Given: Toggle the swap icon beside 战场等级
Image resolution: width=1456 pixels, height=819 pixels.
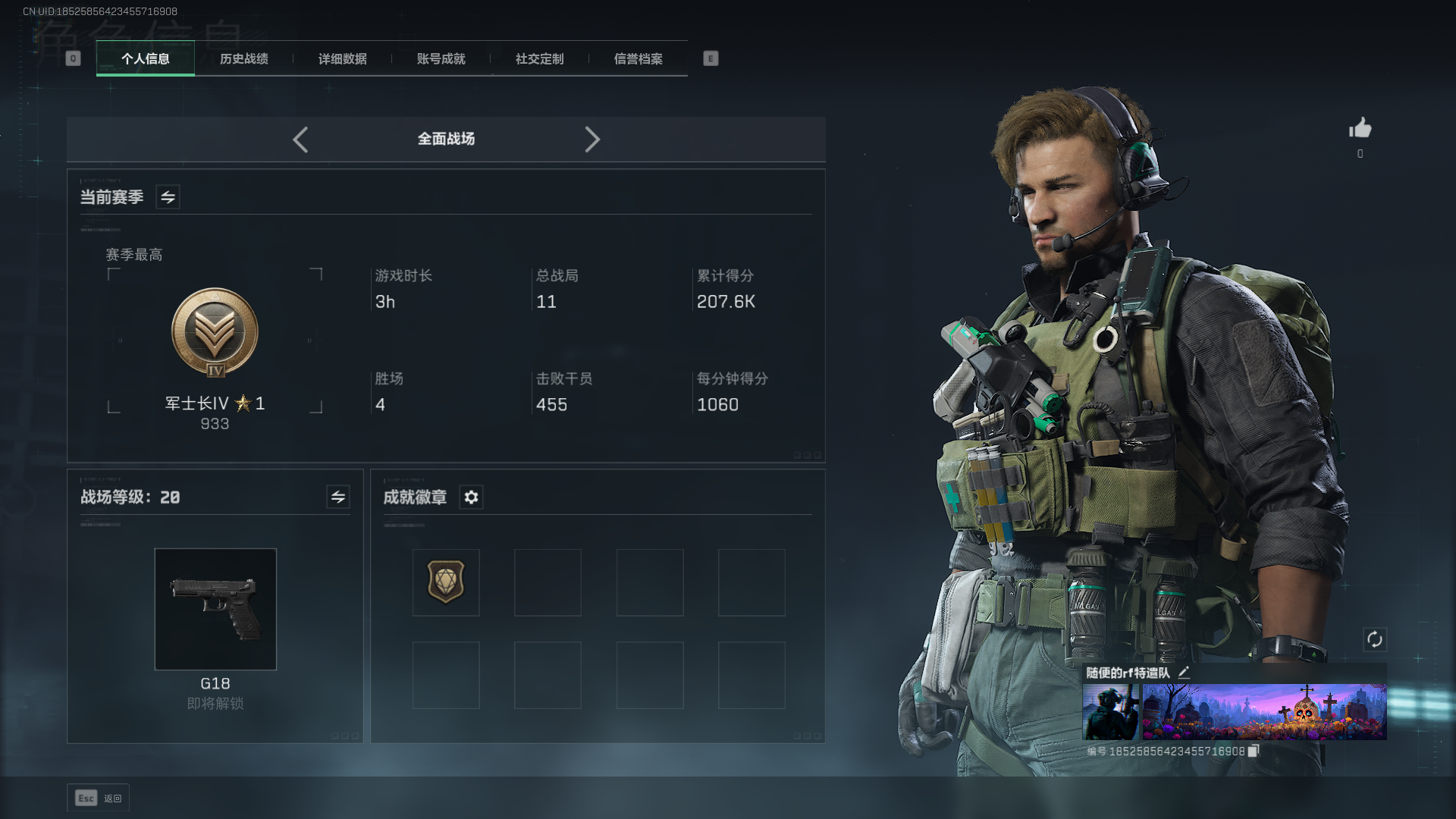Looking at the screenshot, I should point(338,497).
